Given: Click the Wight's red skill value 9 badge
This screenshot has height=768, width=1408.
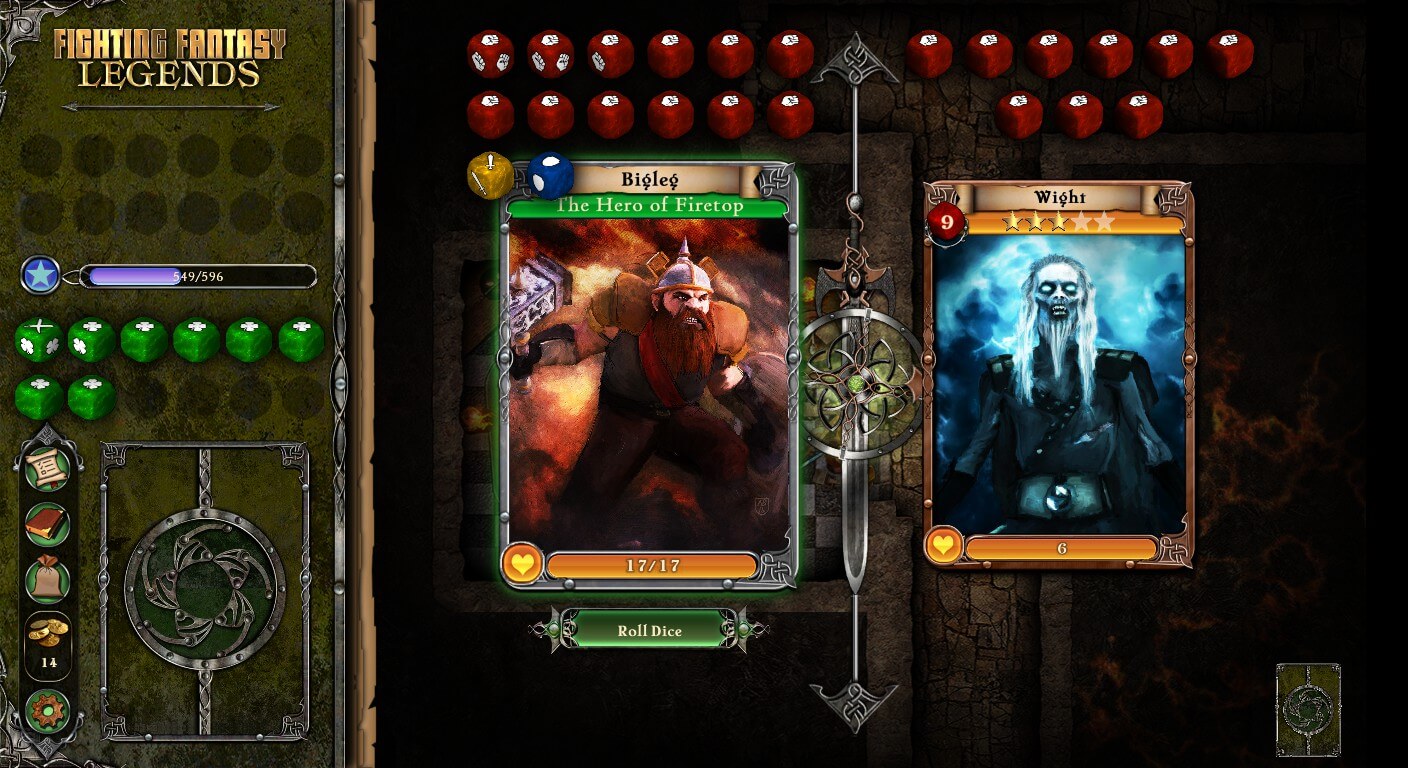Looking at the screenshot, I should click(946, 221).
